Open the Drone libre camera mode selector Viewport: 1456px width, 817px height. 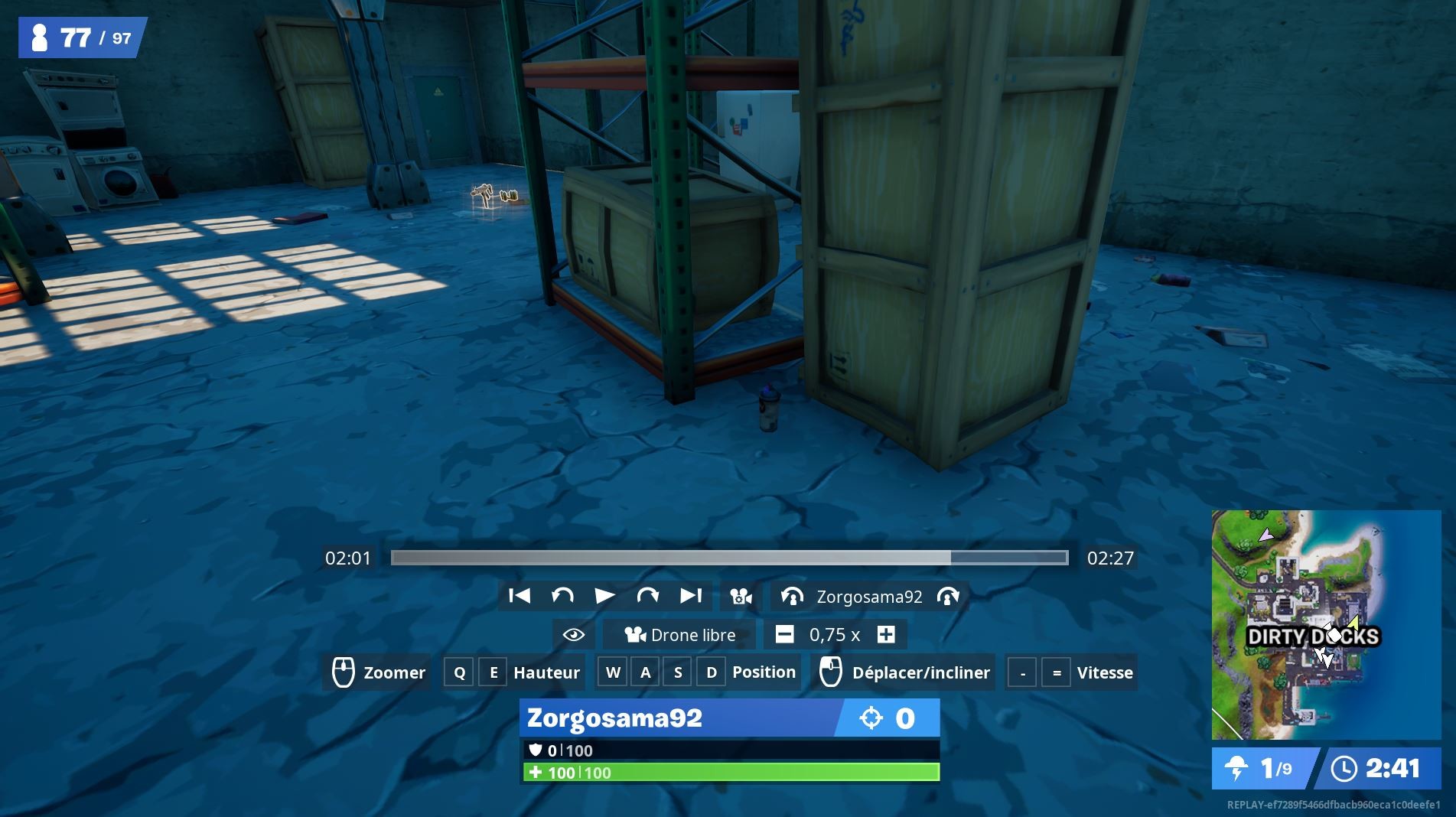coord(679,635)
